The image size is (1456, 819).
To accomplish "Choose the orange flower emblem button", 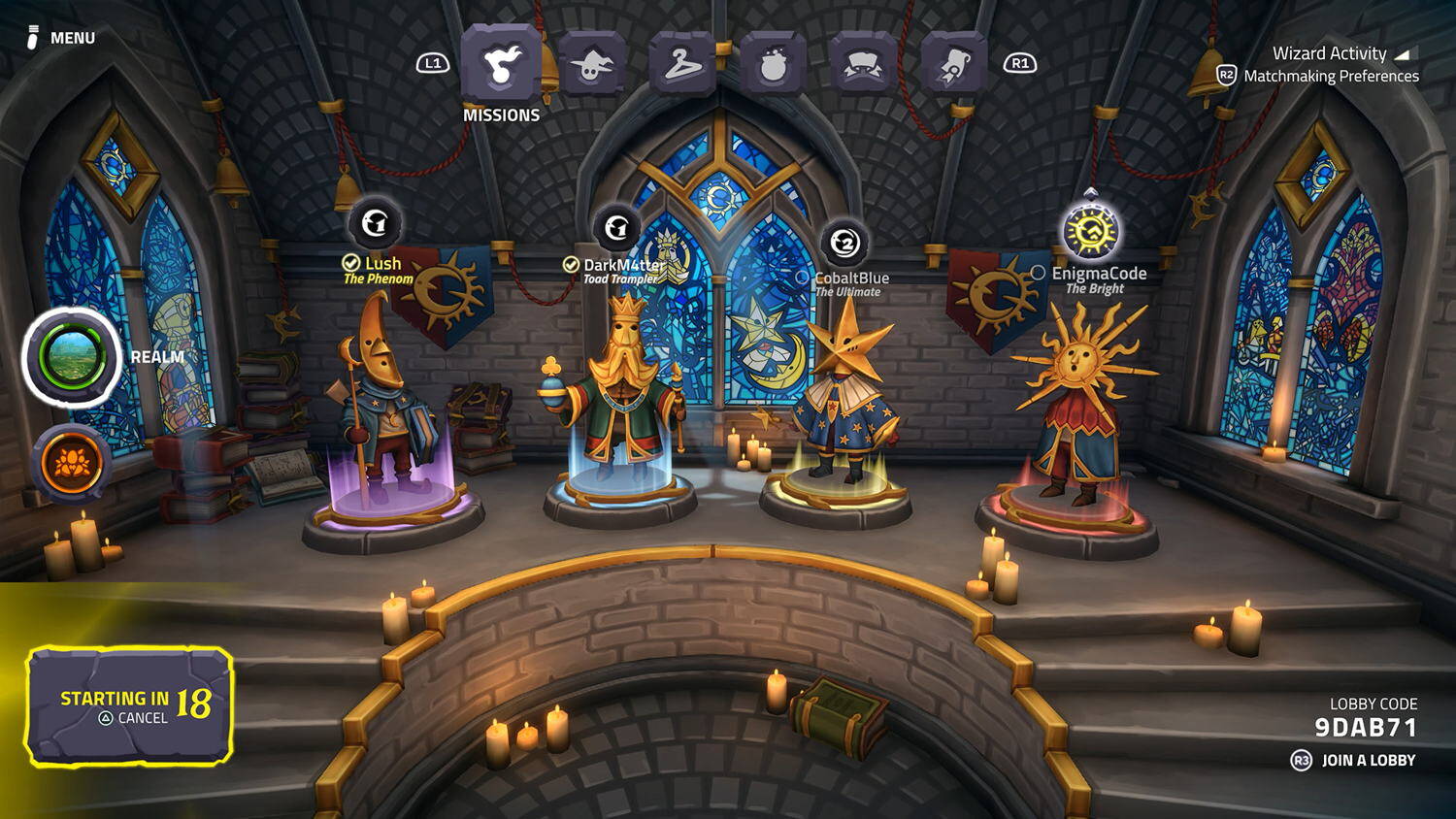I will point(72,464).
